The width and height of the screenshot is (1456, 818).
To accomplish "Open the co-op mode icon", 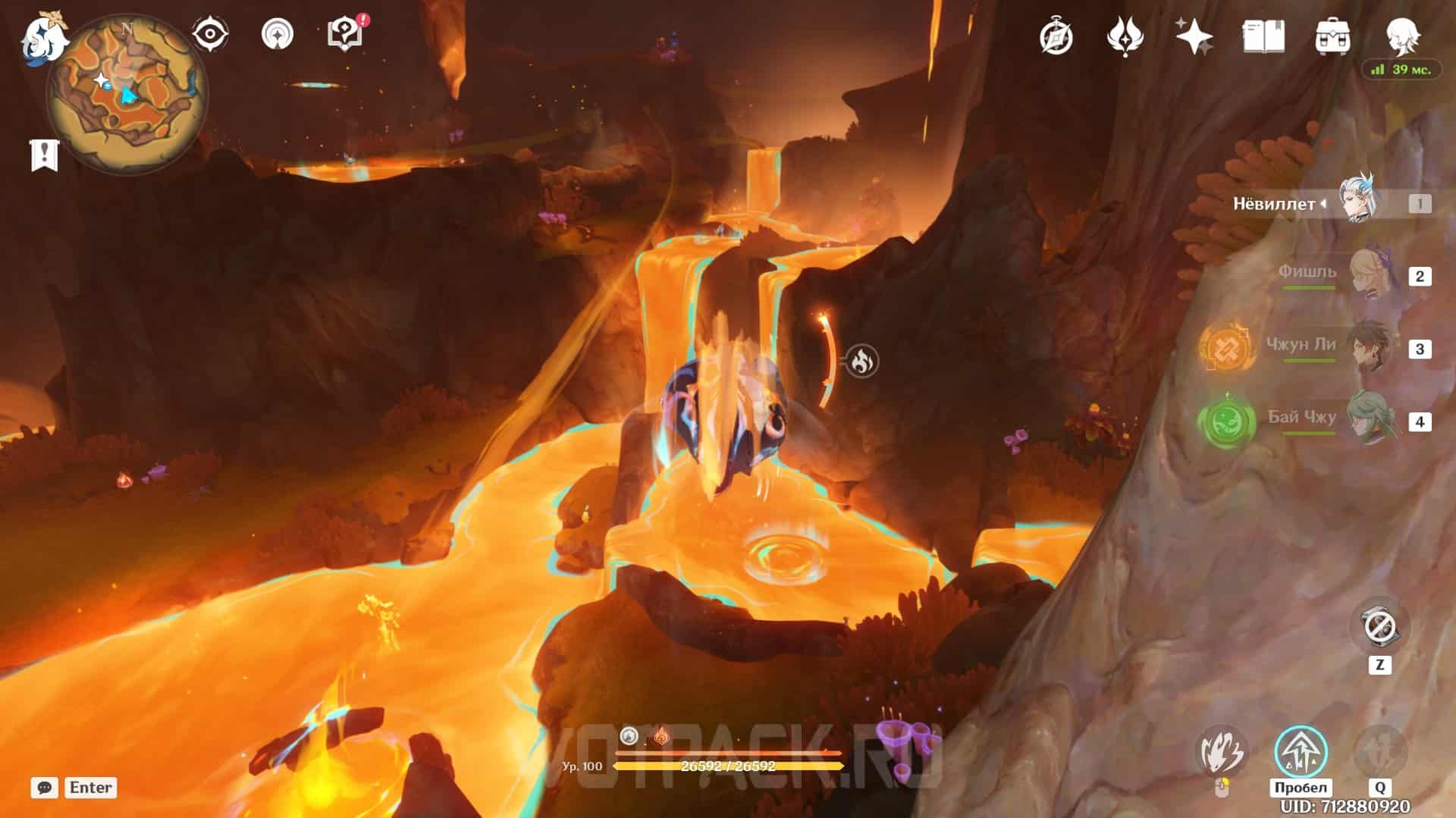I will (277, 34).
